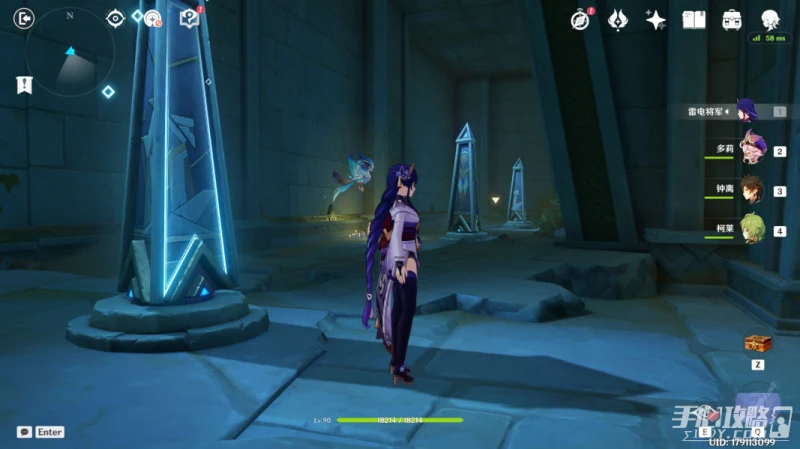Open the Paimon menu icon
This screenshot has height=449, width=800.
[x=770, y=19]
